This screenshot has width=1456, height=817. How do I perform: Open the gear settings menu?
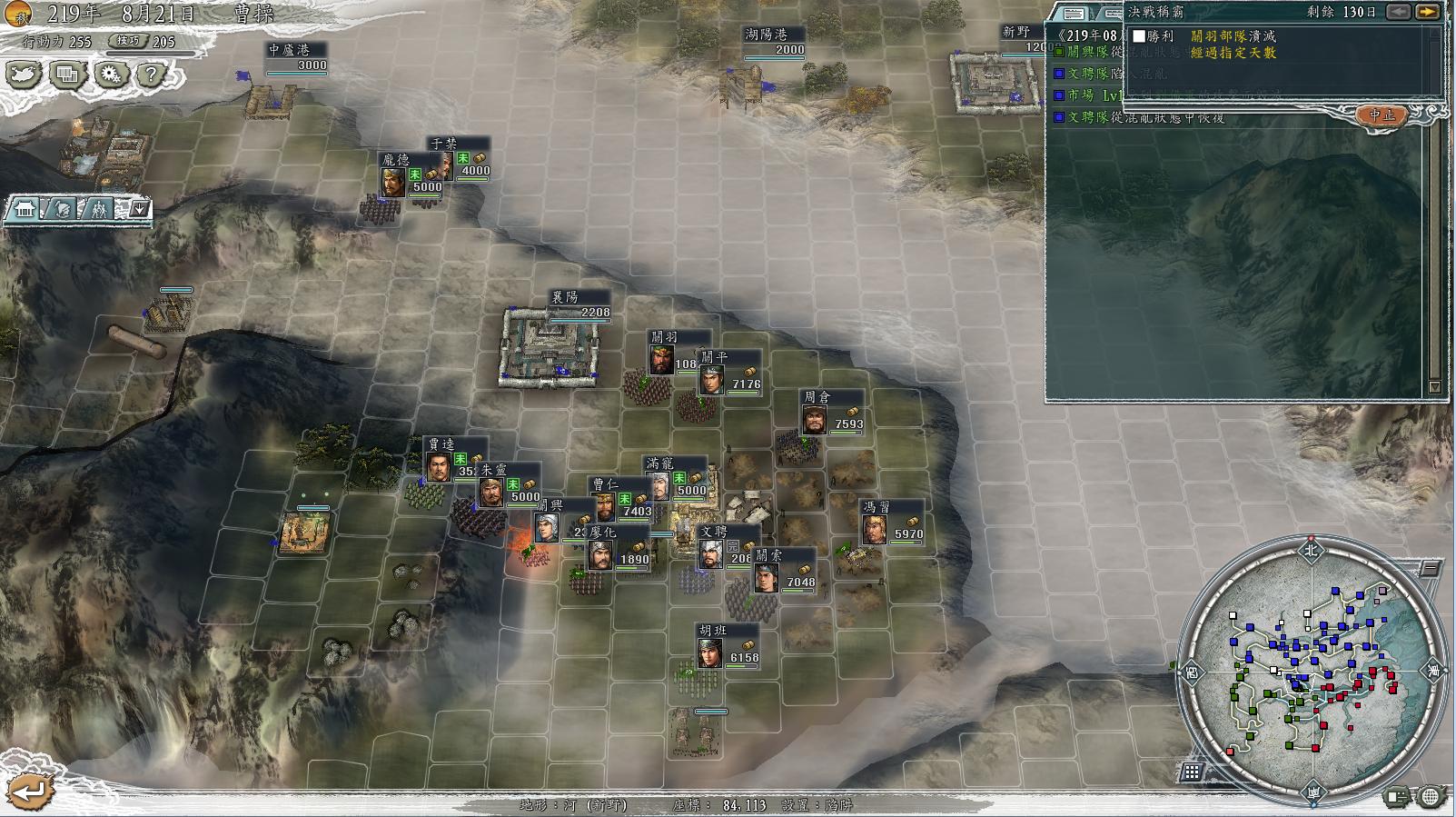pos(111,75)
